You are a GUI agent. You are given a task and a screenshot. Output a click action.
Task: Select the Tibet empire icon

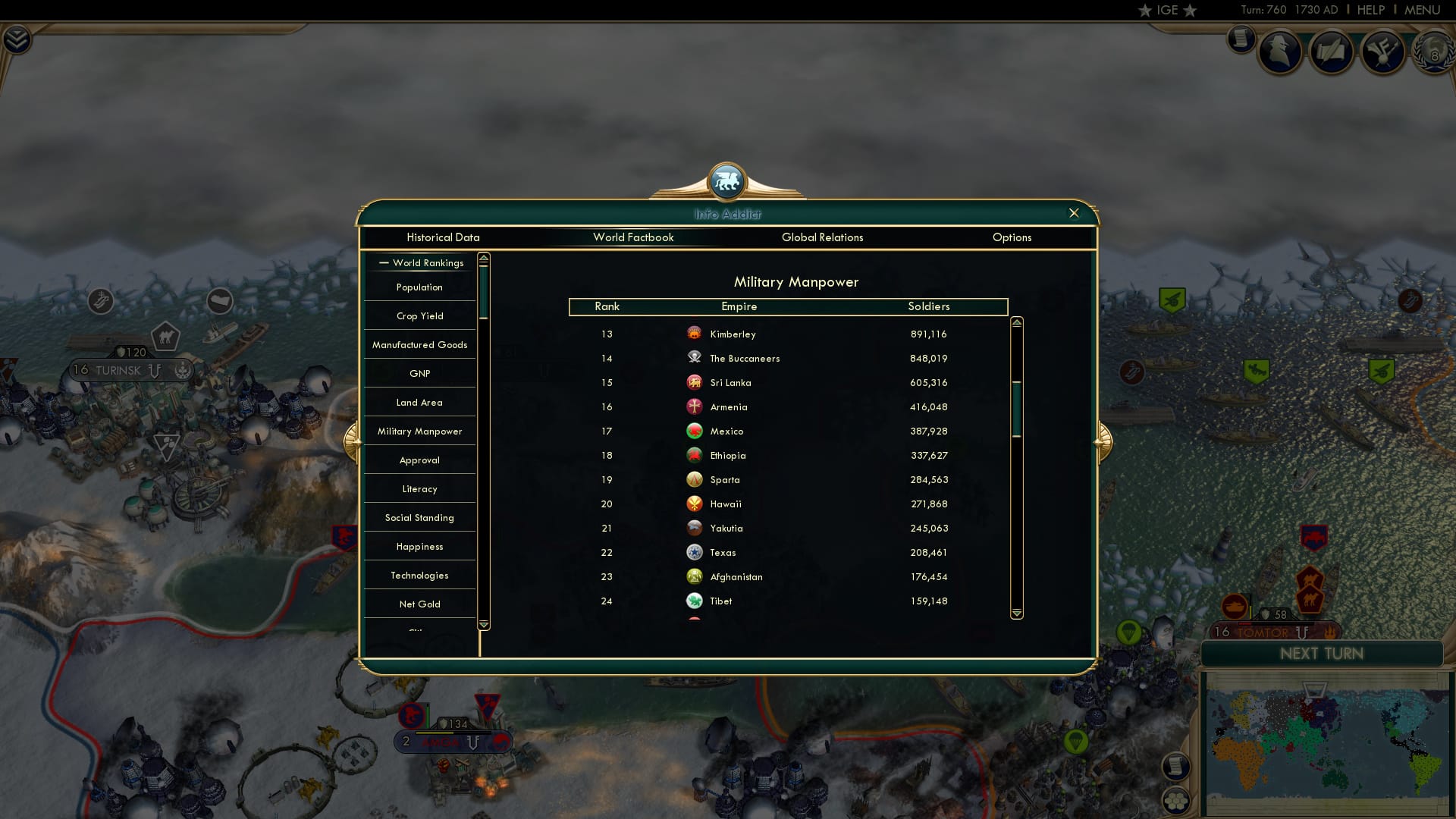pos(695,601)
